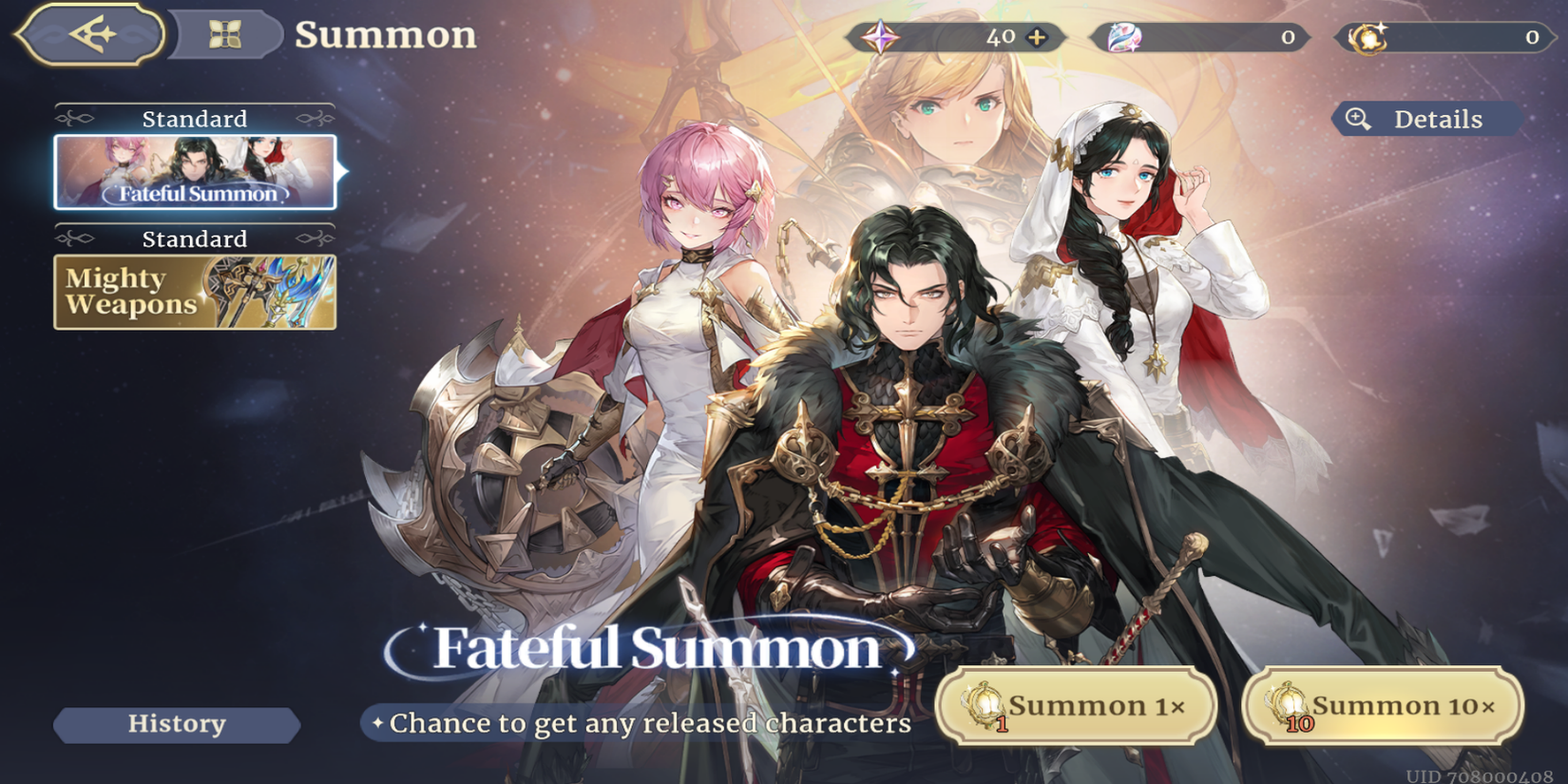Open the Standard tab above Fateful Summon
Image resolution: width=1568 pixels, height=784 pixels.
coord(195,118)
